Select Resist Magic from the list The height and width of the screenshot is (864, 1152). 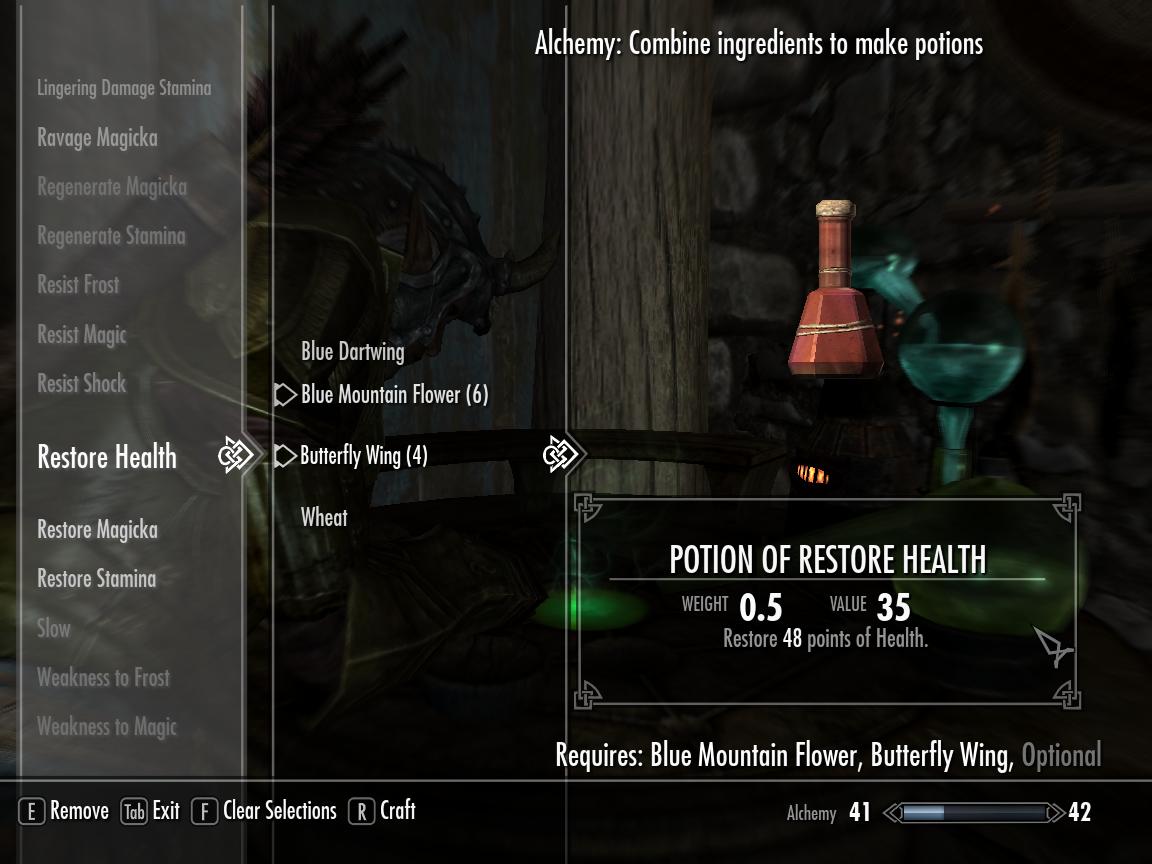click(82, 335)
